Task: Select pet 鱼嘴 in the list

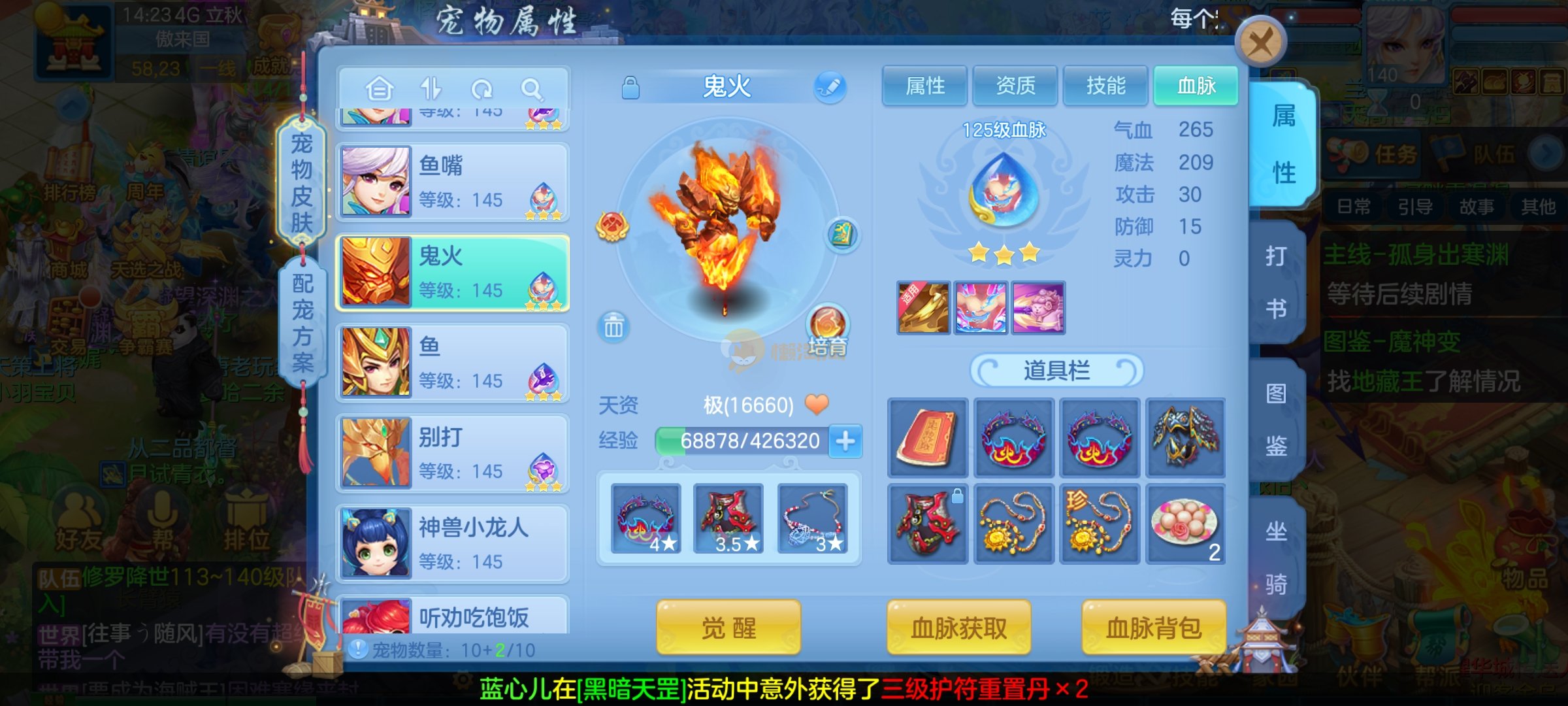Action: (x=452, y=182)
